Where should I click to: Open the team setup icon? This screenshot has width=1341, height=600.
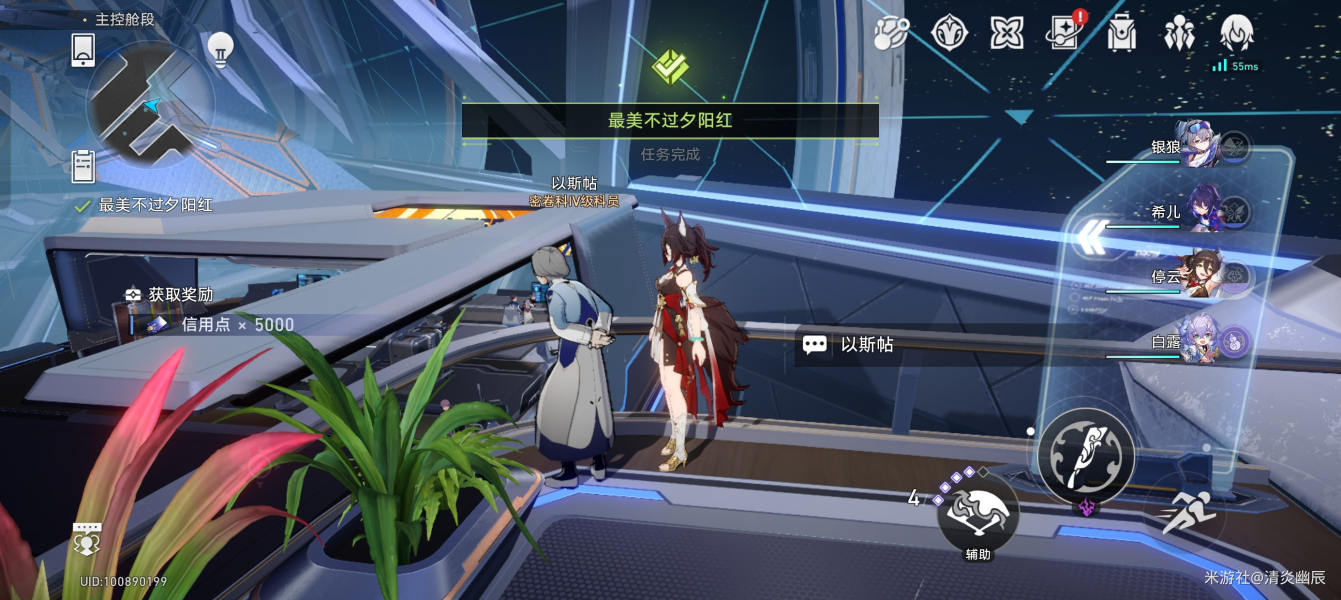1179,33
